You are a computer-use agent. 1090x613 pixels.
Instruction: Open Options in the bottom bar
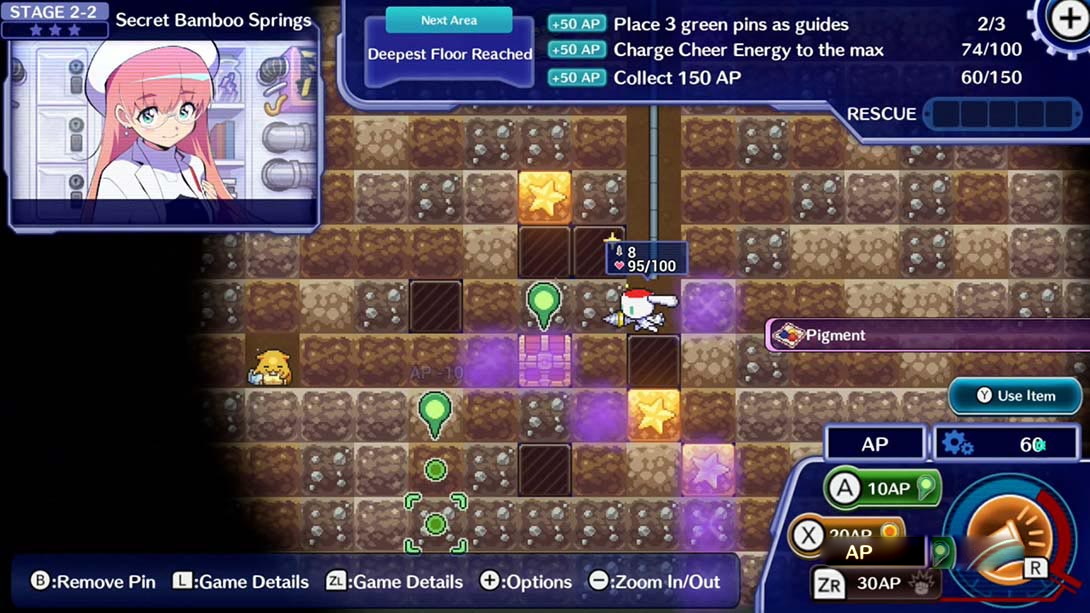[x=525, y=582]
